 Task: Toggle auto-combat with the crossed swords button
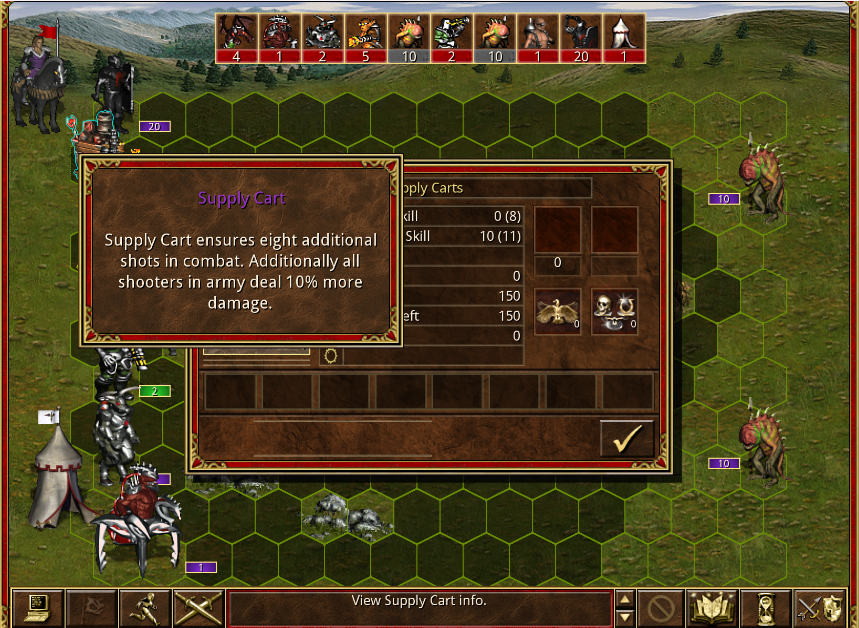[x=198, y=608]
